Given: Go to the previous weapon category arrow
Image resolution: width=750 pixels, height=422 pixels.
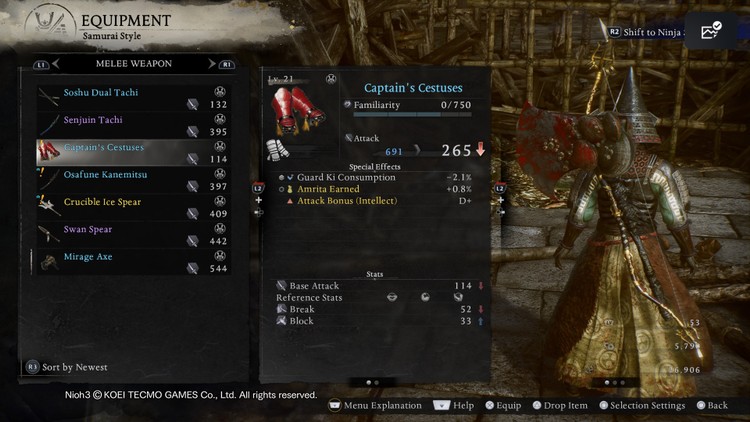Looking at the screenshot, I should [56, 65].
